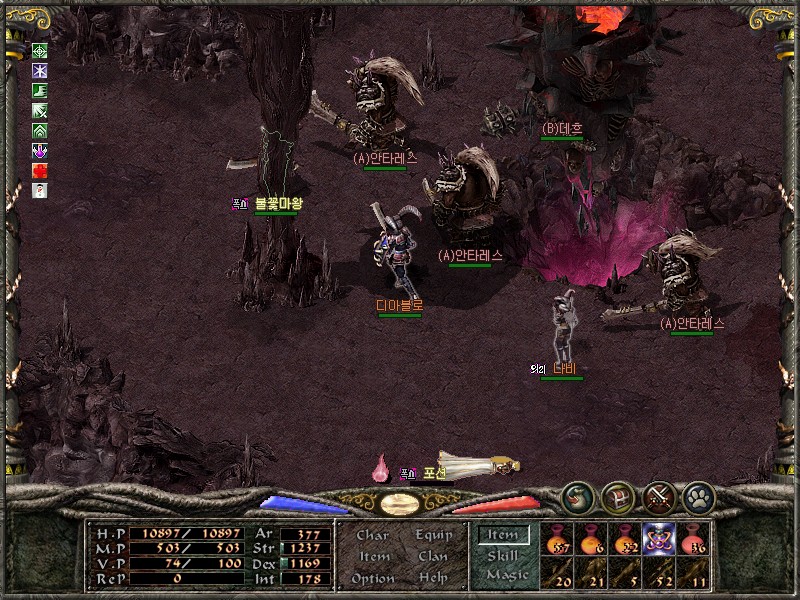Open the Option menu
800x600 pixels.
372,578
